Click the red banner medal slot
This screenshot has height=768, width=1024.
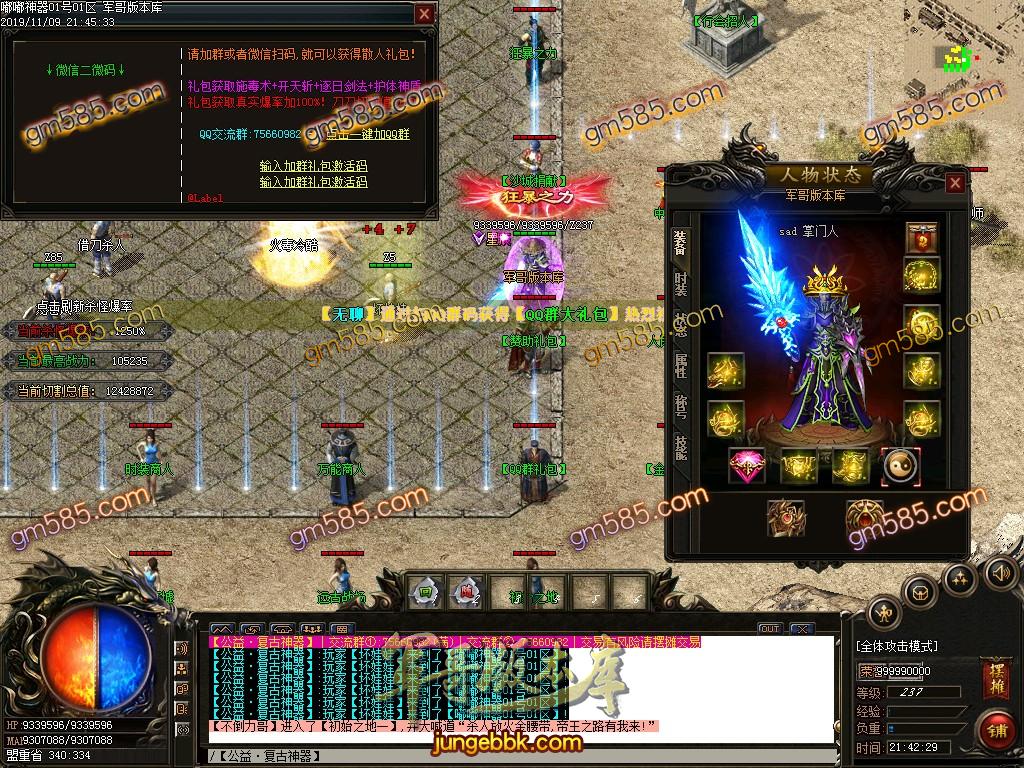click(921, 238)
